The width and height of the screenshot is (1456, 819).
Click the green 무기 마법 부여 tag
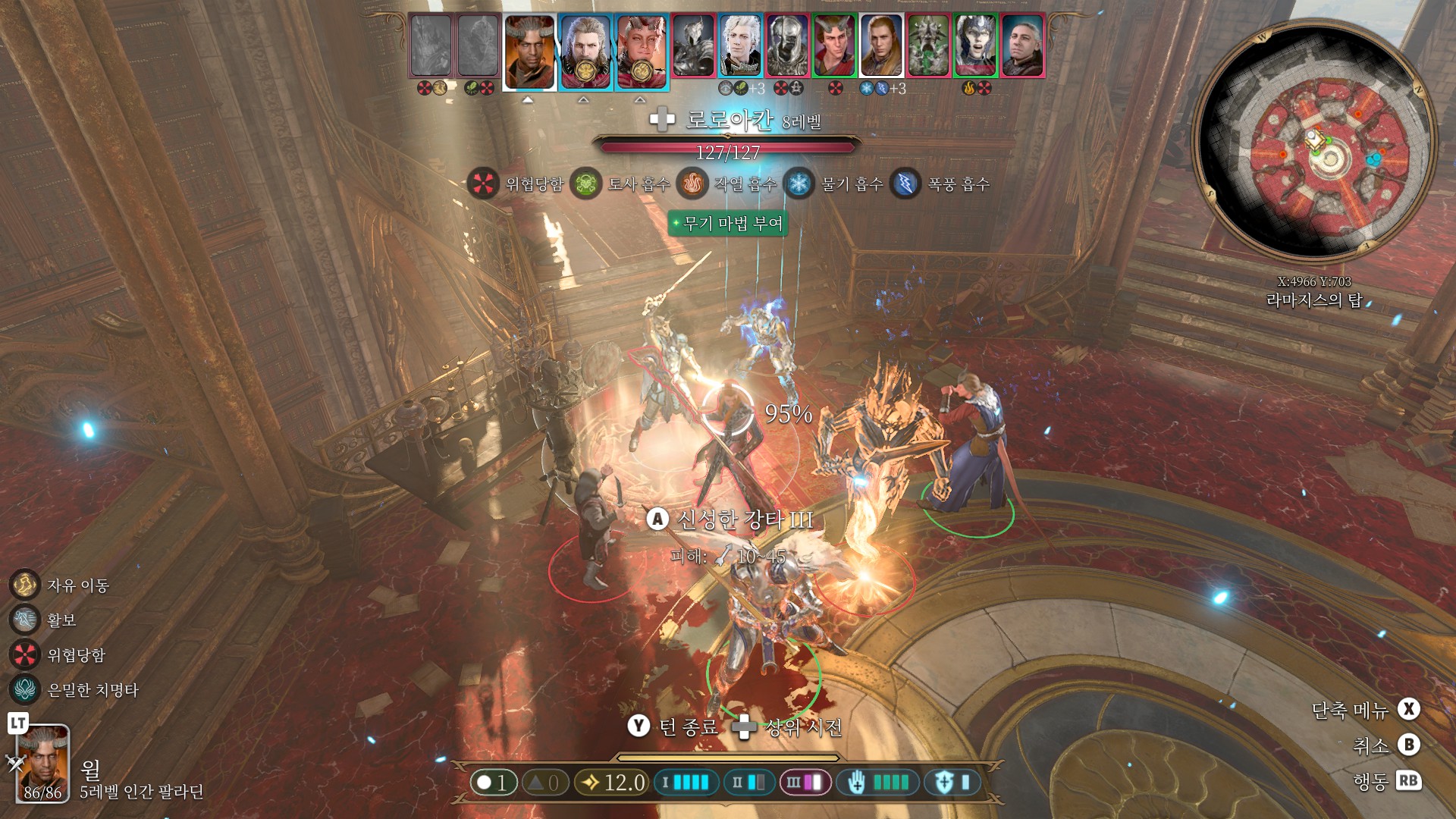coord(728,223)
